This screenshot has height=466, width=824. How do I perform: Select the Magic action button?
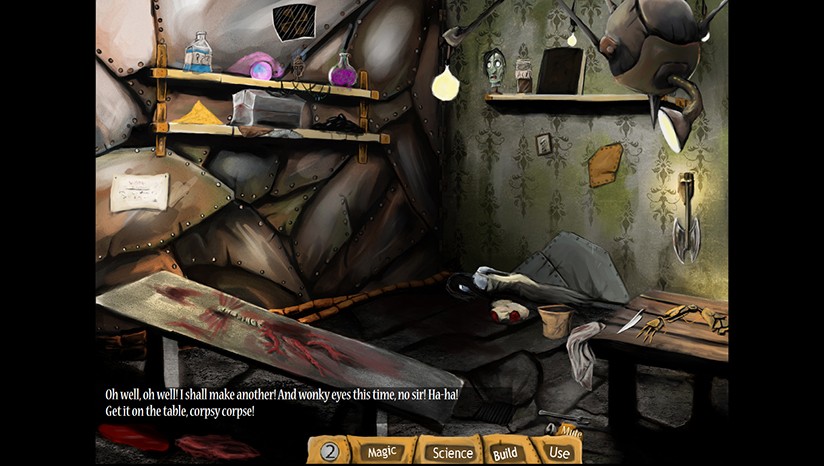coord(382,452)
